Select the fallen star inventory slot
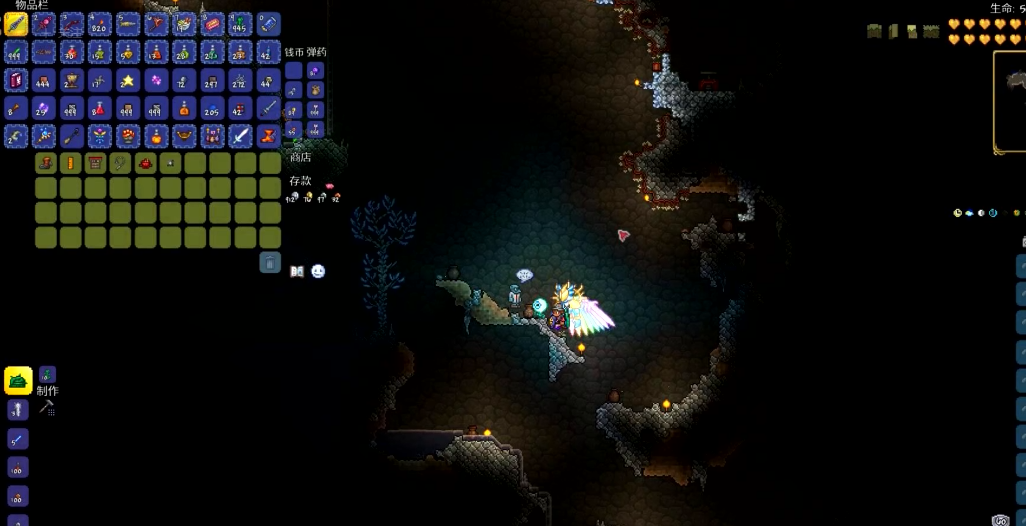Screen dimensions: 1026x526 128,80
